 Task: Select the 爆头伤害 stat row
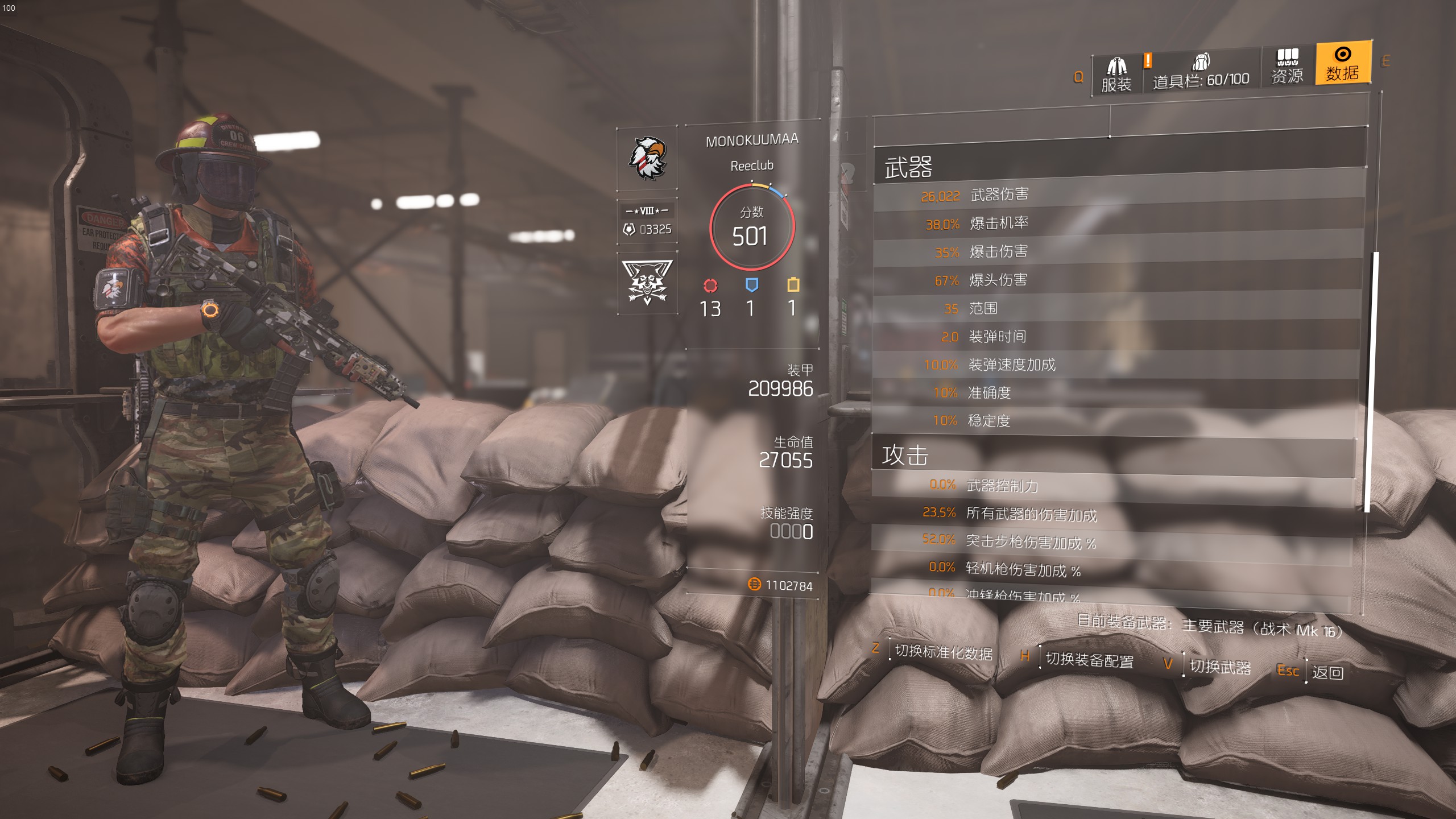coord(1117,280)
